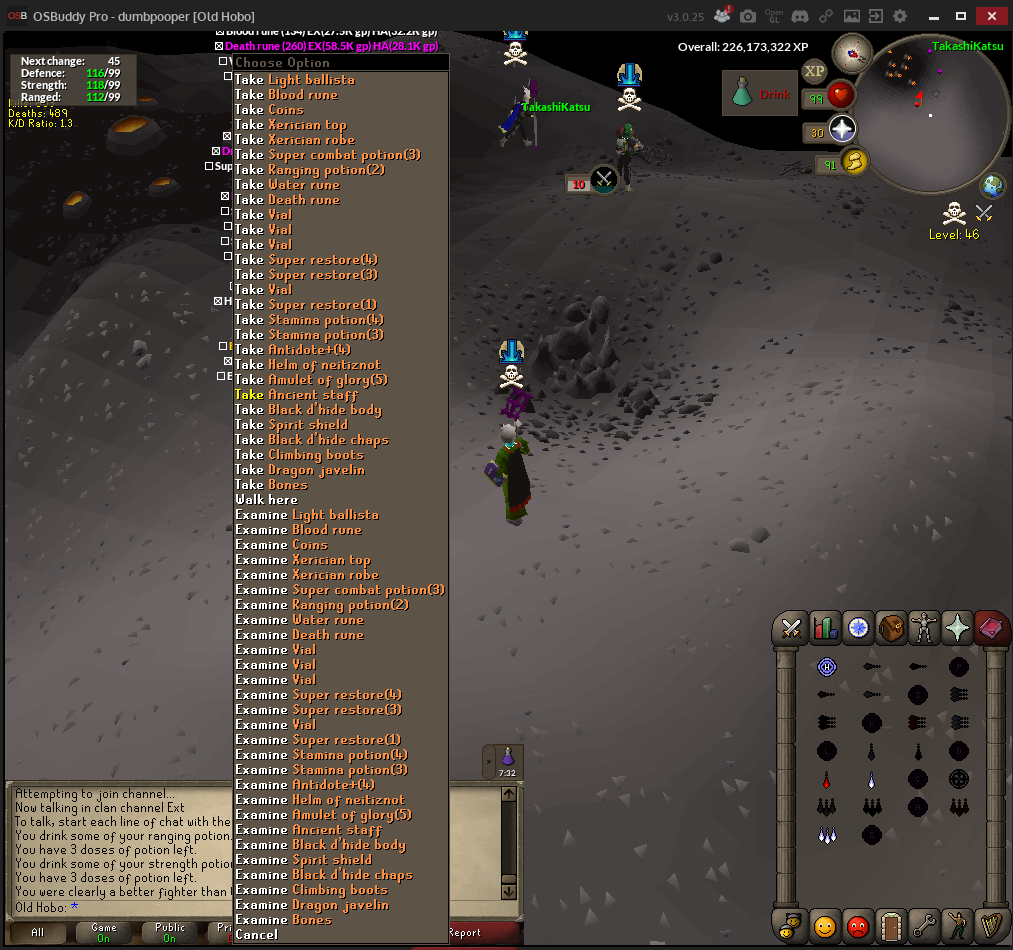1013x950 pixels.
Task: Open the spellbook tab
Action: click(x=991, y=628)
